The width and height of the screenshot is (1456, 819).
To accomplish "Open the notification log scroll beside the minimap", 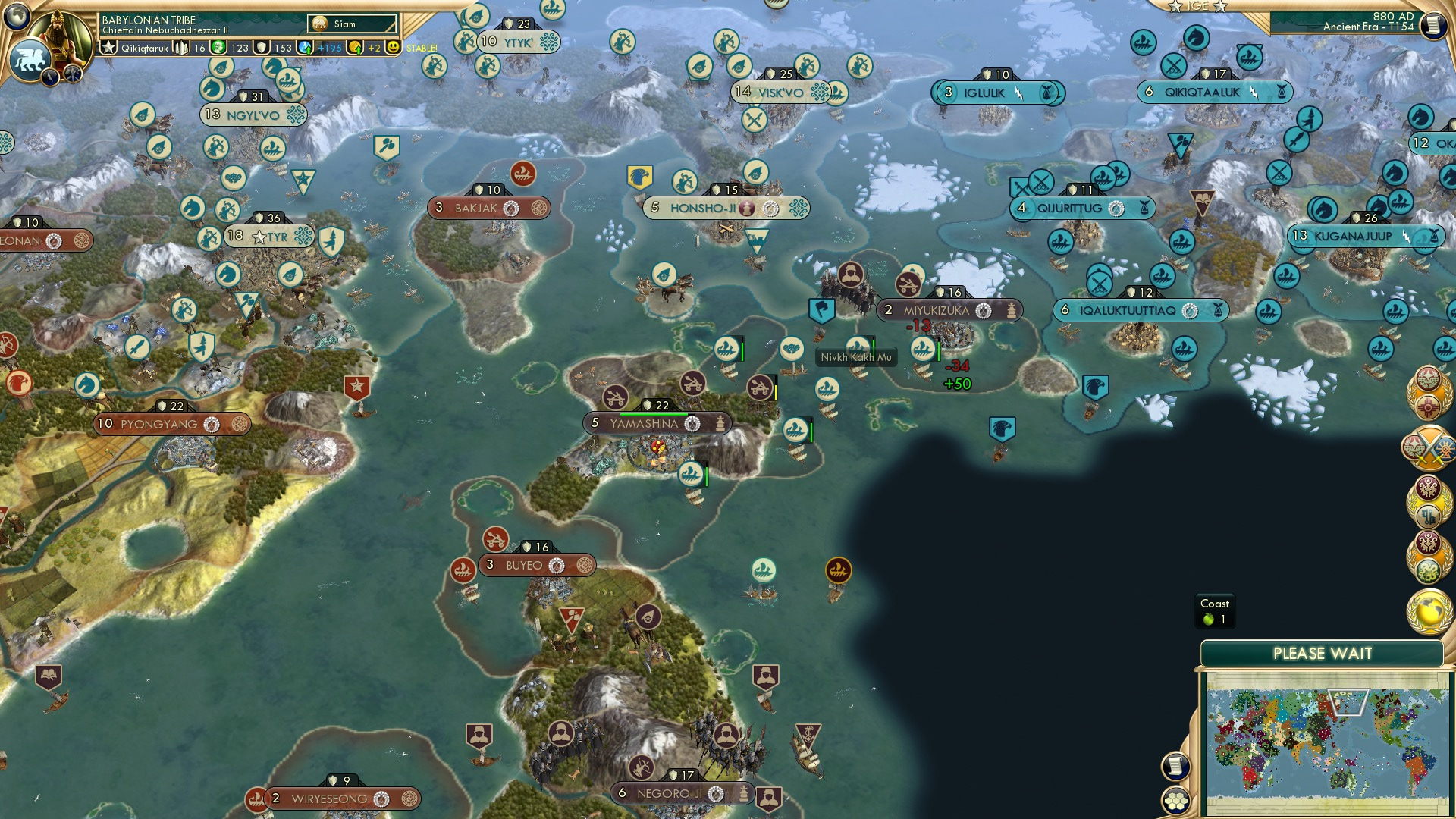I will (1176, 767).
